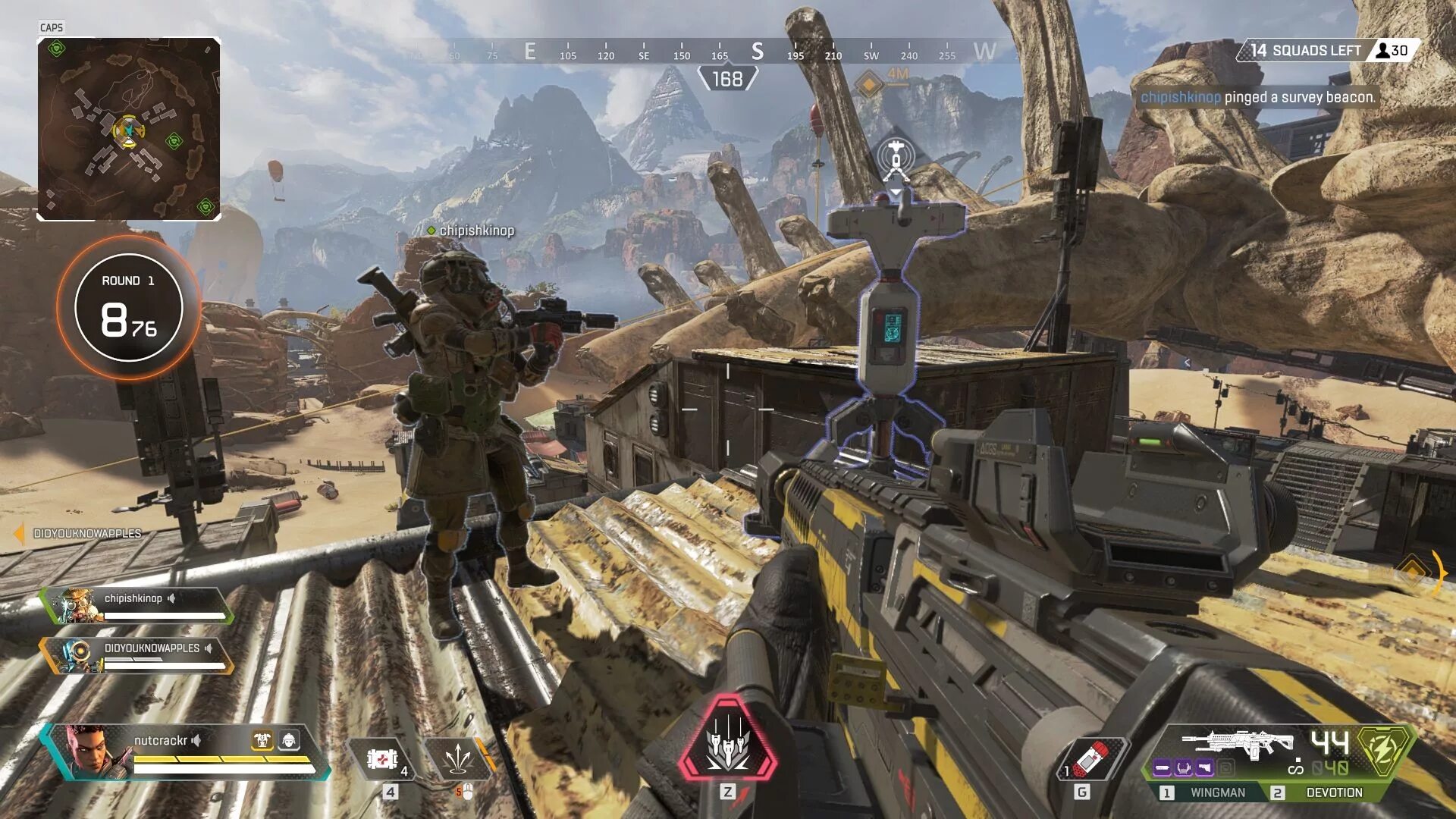Click the survey beacon ping marker
1456x819 pixels.
click(896, 159)
